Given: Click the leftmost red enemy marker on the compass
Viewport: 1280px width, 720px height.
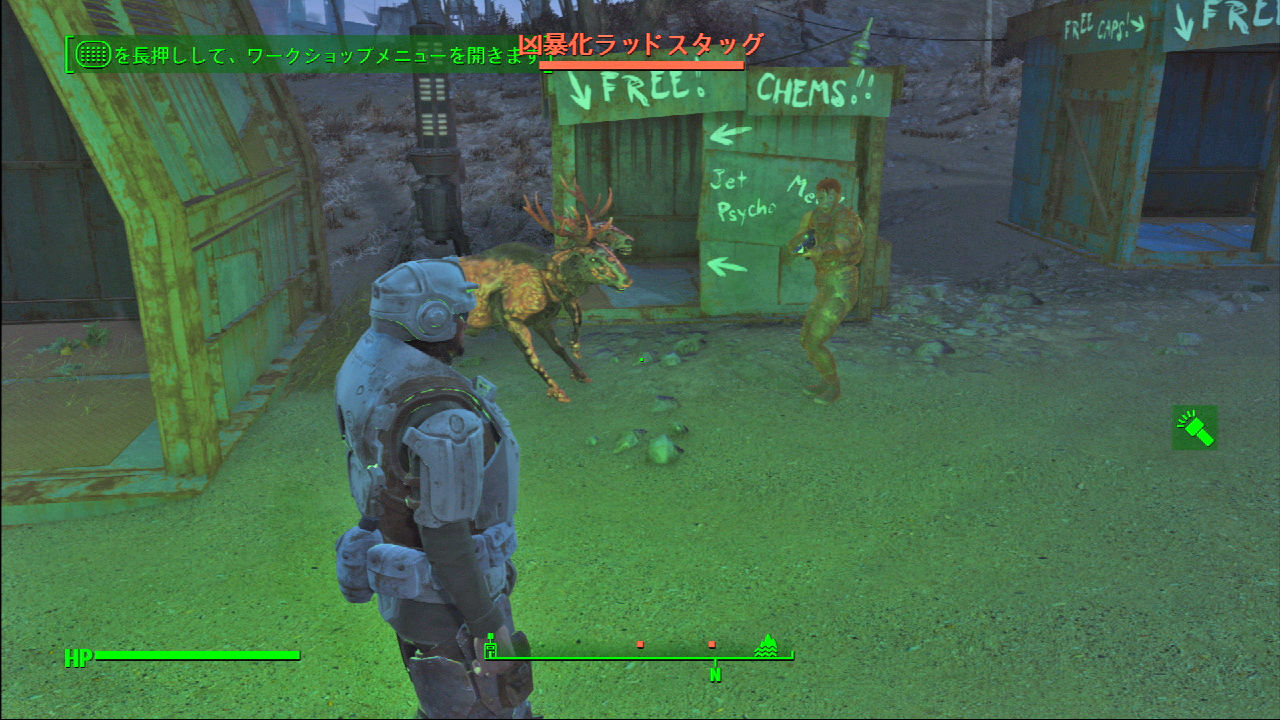Looking at the screenshot, I should (640, 644).
